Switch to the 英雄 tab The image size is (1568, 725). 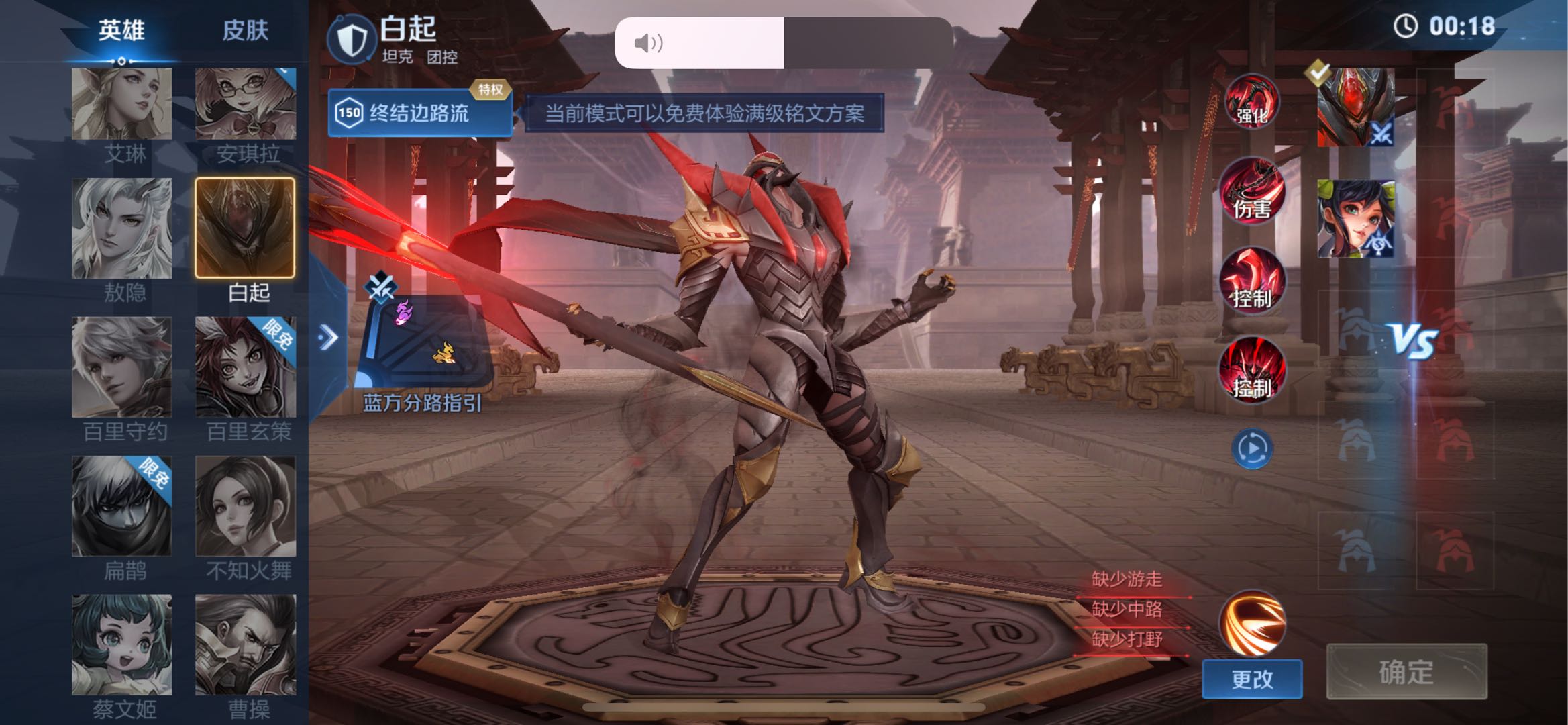point(121,31)
